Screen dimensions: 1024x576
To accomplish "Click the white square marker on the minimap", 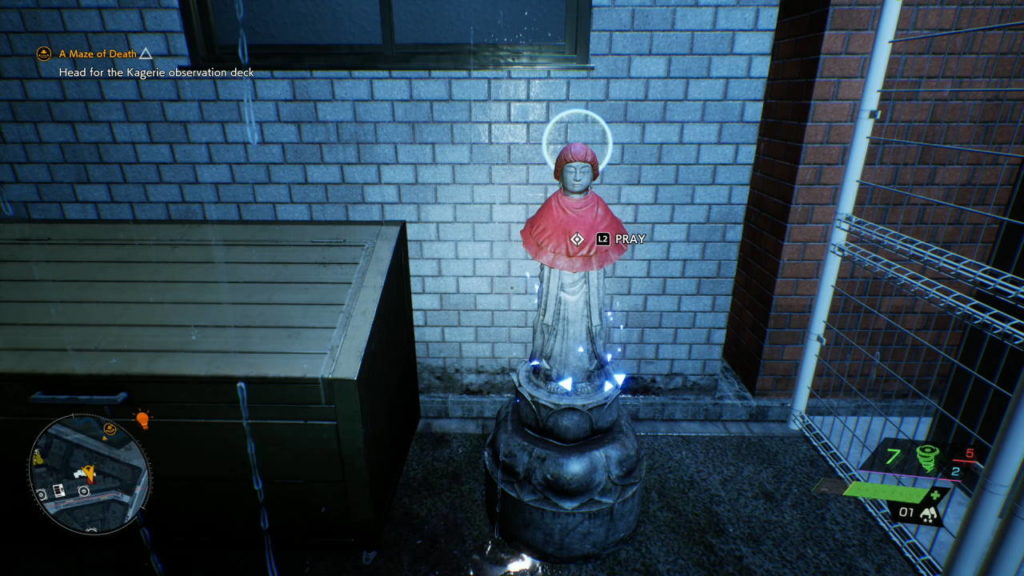I will [58, 489].
